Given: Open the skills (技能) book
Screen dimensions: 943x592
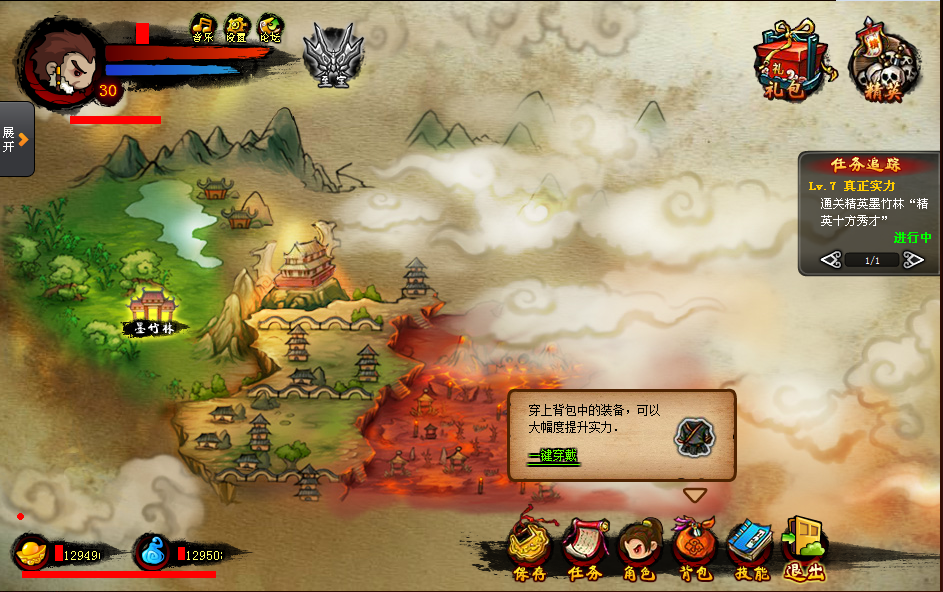Looking at the screenshot, I should [750, 548].
